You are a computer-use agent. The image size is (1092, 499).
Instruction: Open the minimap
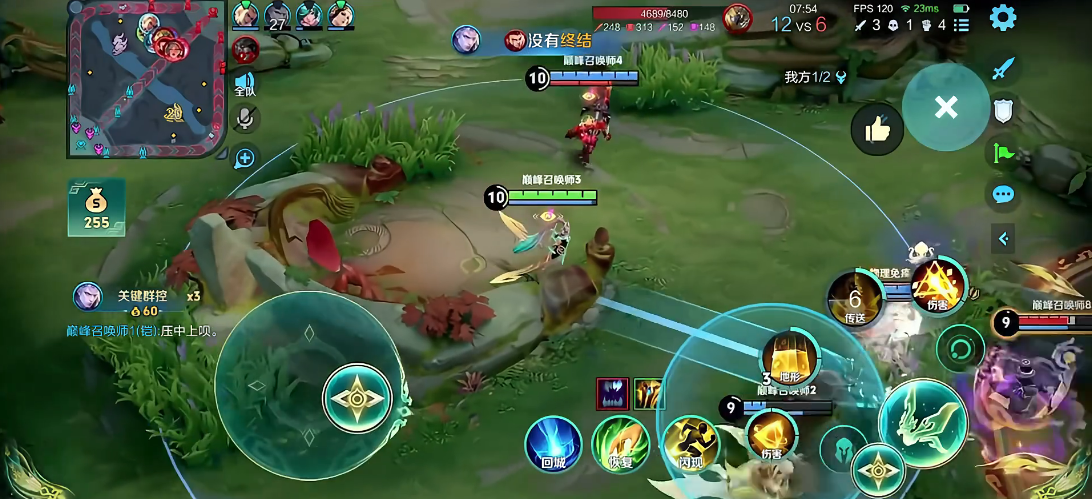[145, 78]
